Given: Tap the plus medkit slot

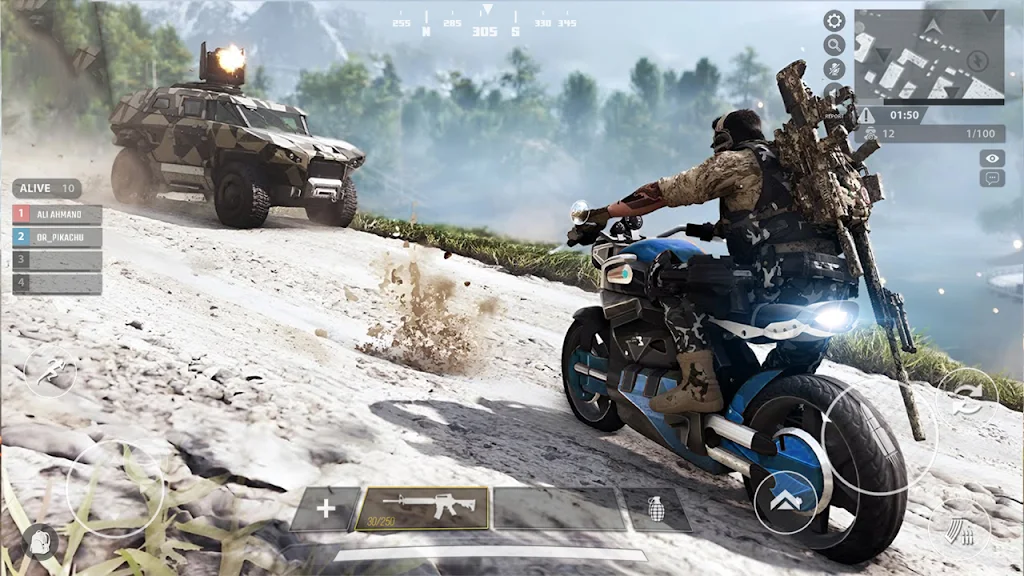Looking at the screenshot, I should pos(325,508).
